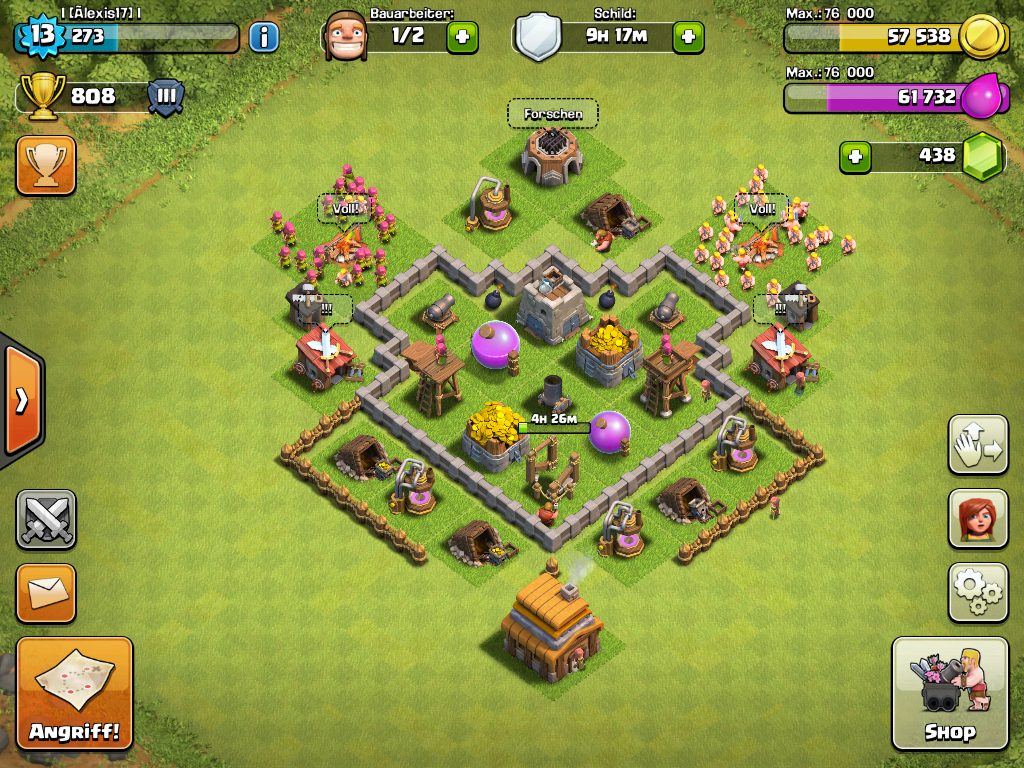Buy more gems with the green plus
The height and width of the screenshot is (768, 1024).
point(854,156)
